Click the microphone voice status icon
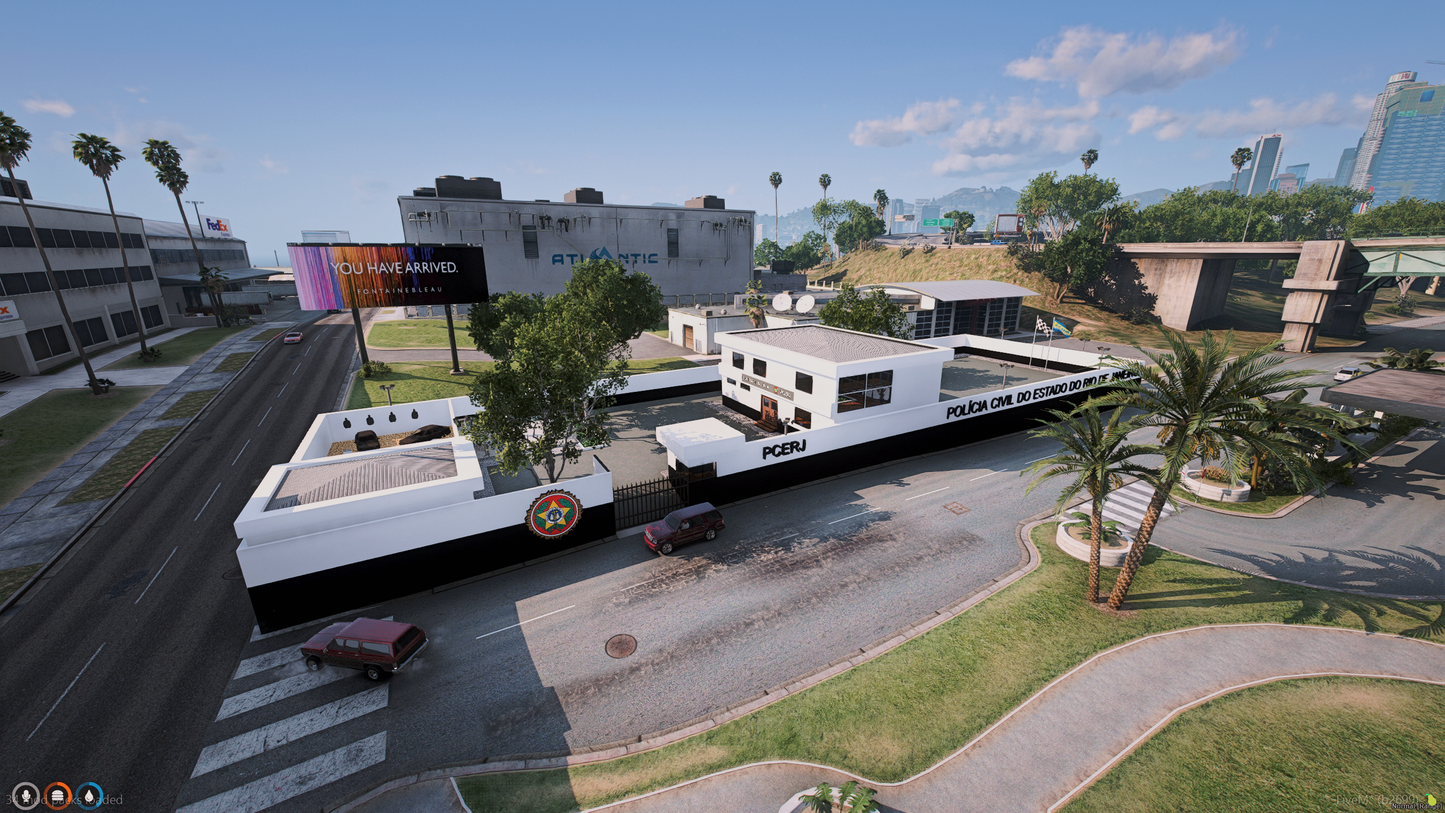The height and width of the screenshot is (813, 1445). (25, 796)
